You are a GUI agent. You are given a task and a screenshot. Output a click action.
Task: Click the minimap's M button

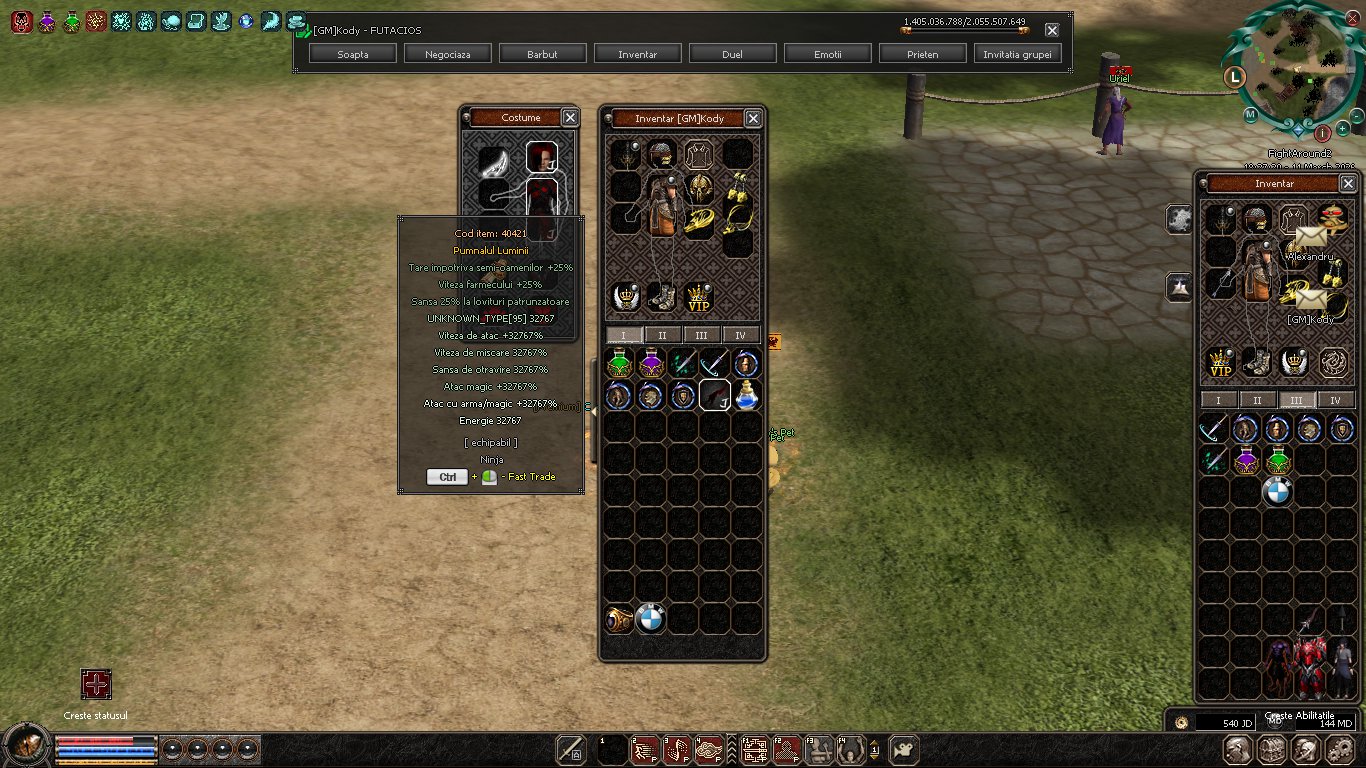point(1250,114)
